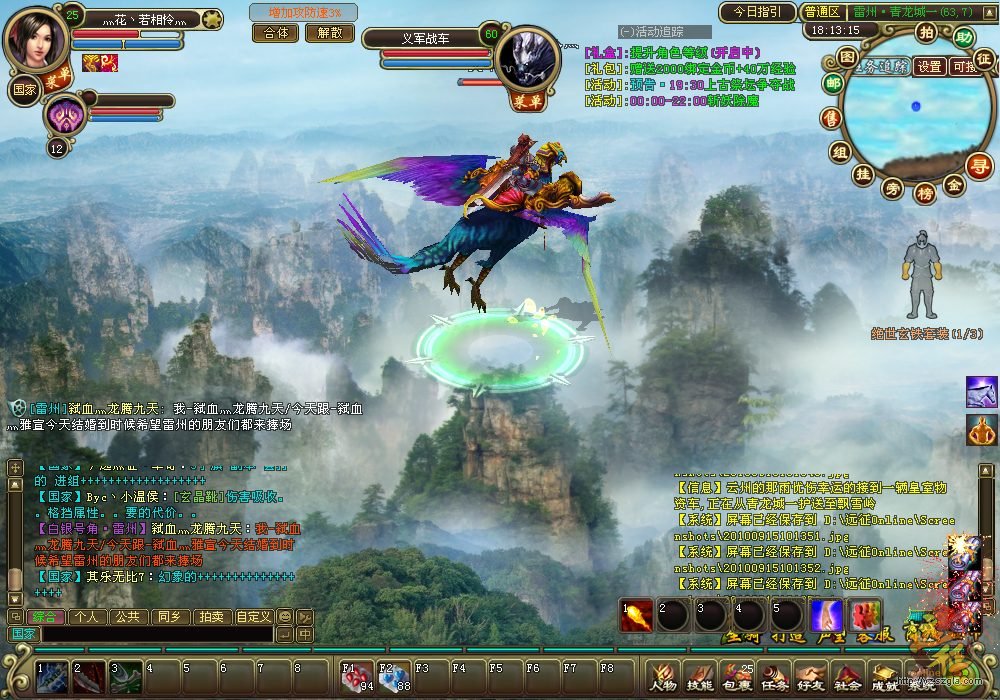The width and height of the screenshot is (1000, 700).
Task: Click the 合体 button
Action: pos(275,32)
